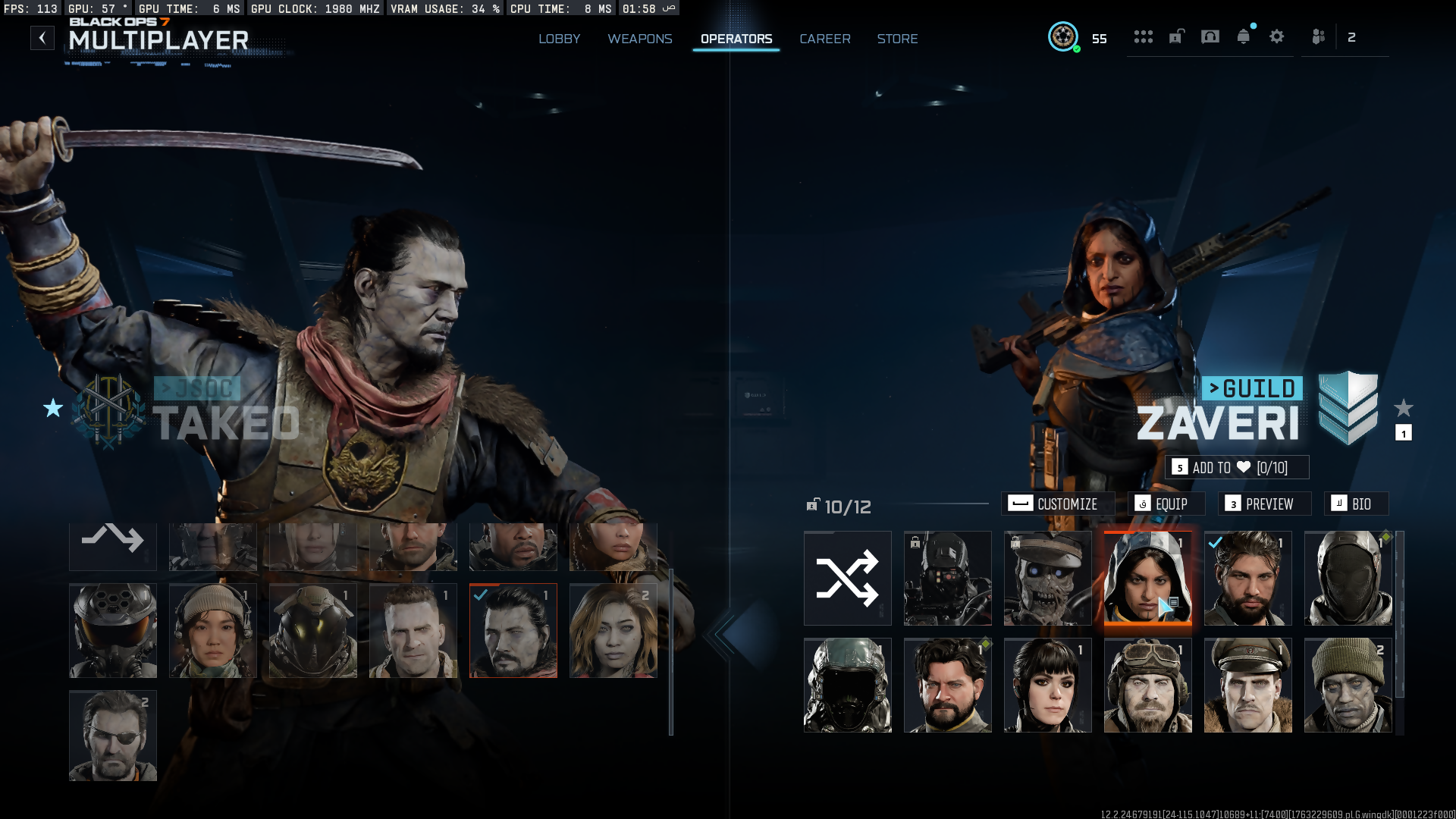The width and height of the screenshot is (1456, 819).
Task: Show notifications via the bell icon
Action: point(1243,36)
